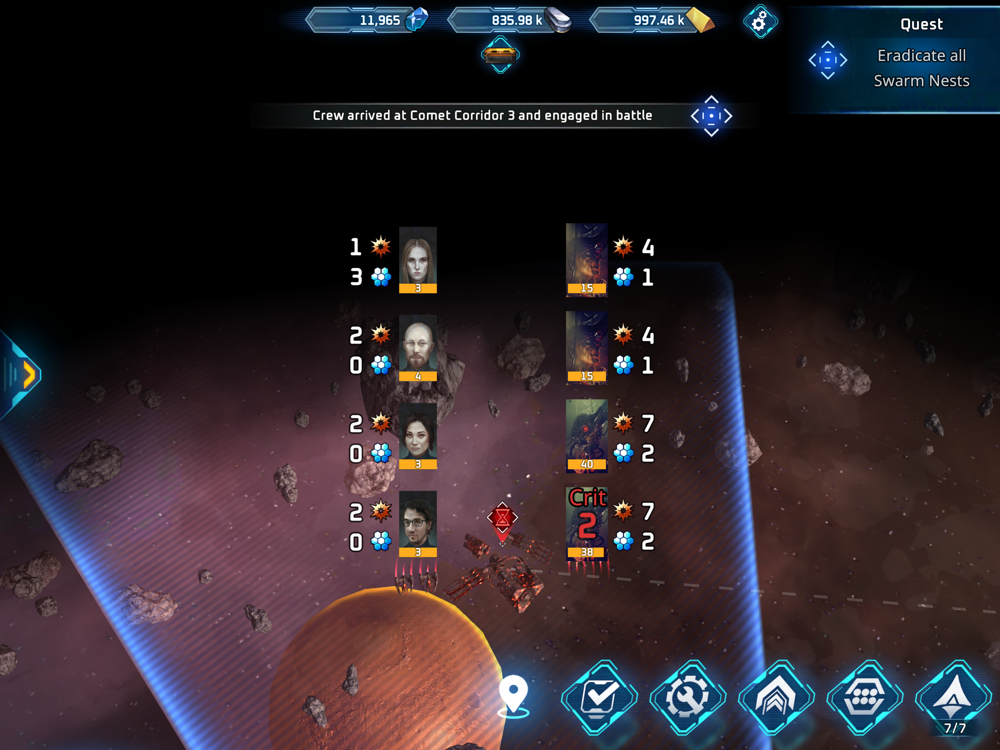Select the long-haired woman crew portrait
This screenshot has width=1000, height=750.
418,260
